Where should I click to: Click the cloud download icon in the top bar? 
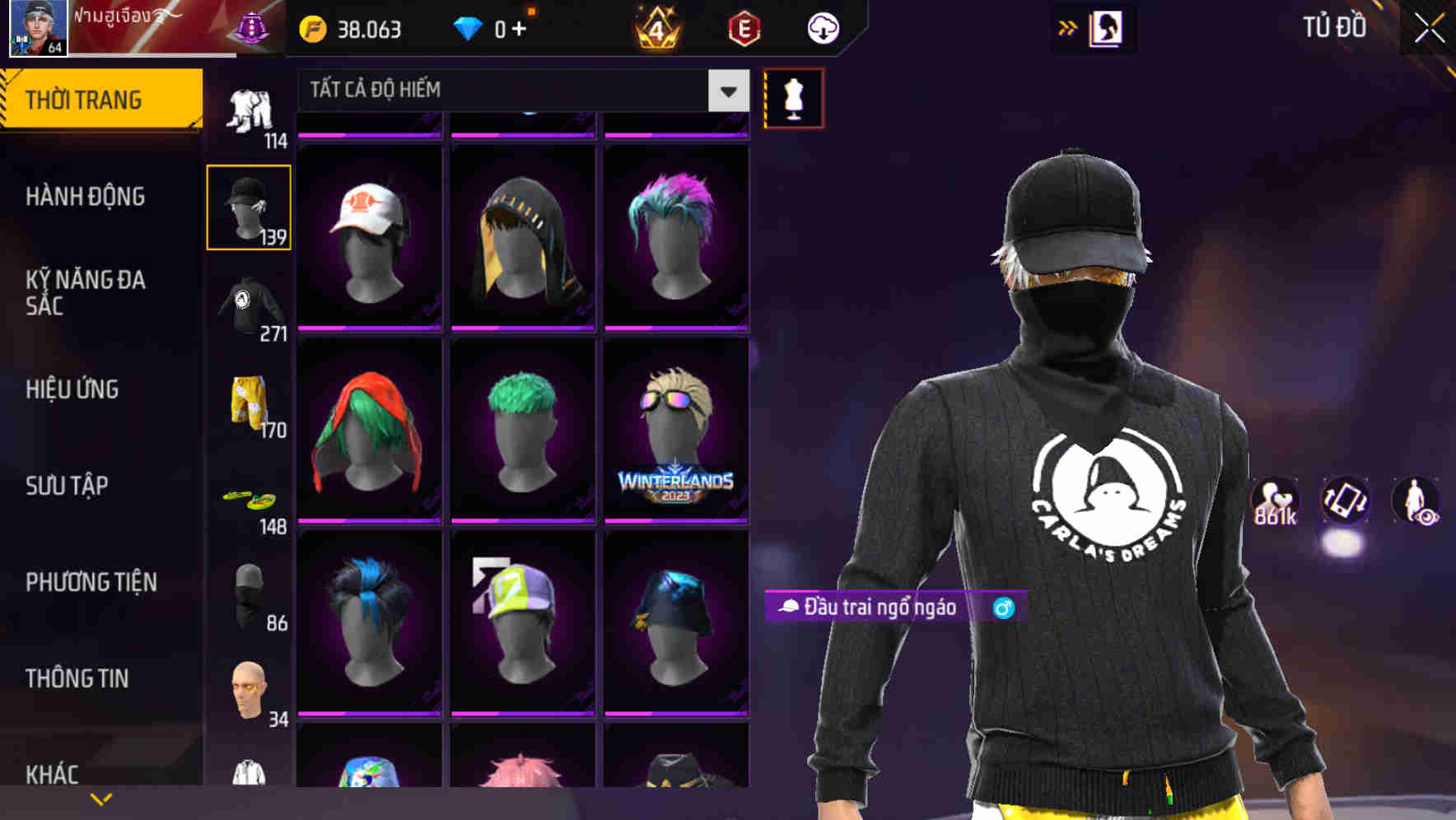coord(823,28)
